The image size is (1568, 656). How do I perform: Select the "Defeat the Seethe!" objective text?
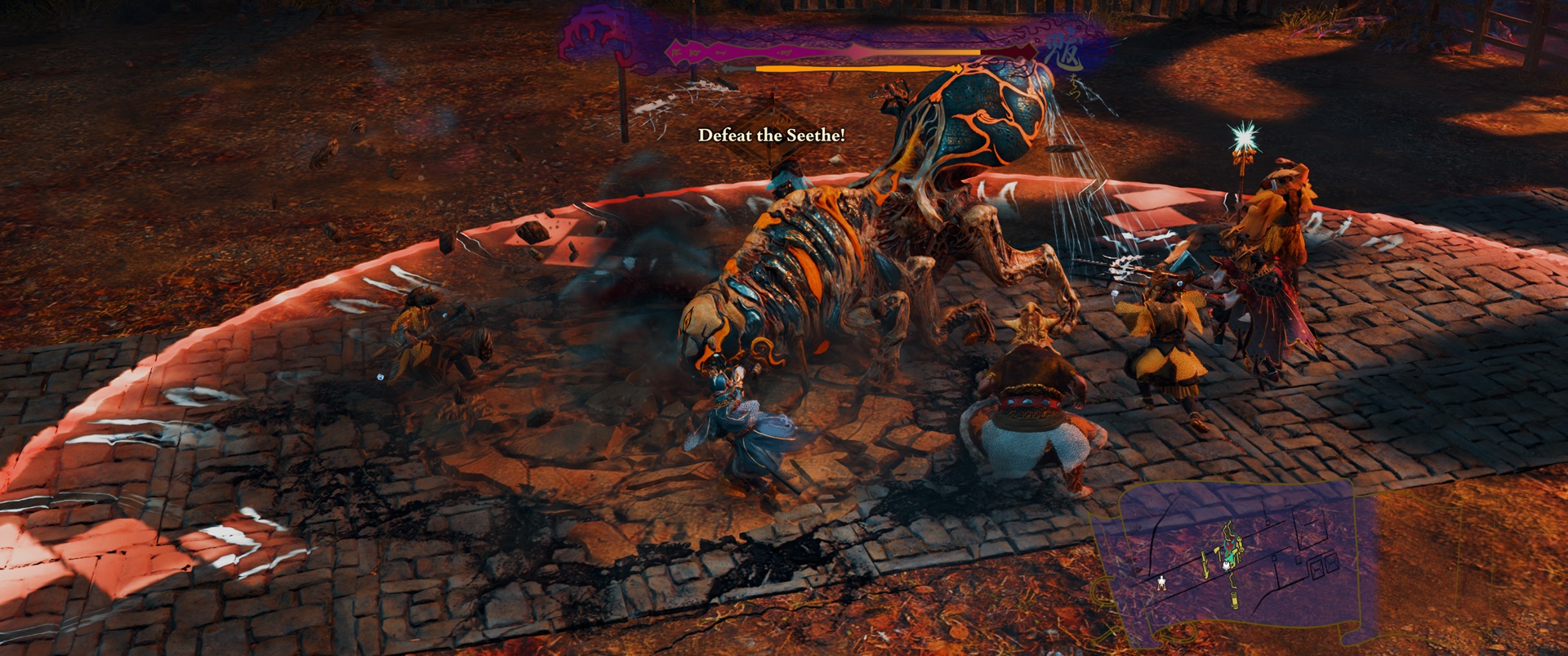pos(771,136)
